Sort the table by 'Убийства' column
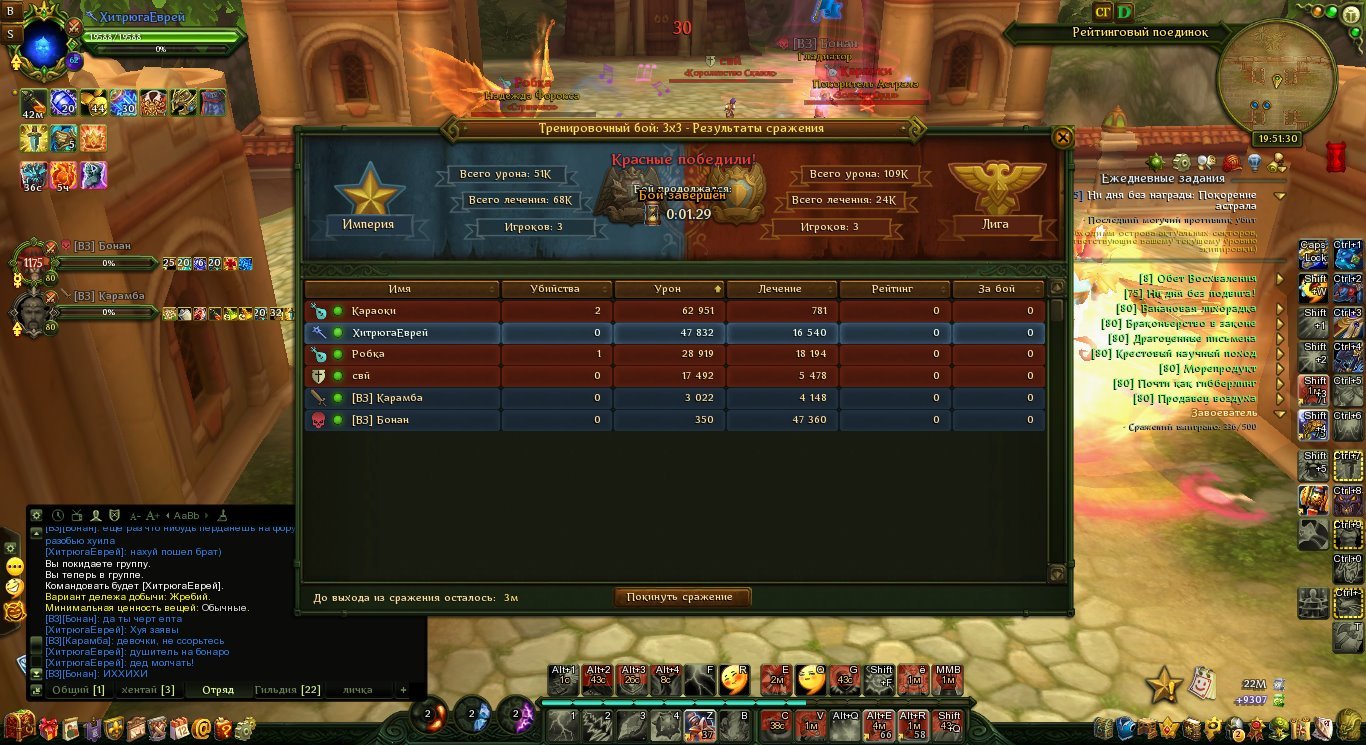 (x=555, y=289)
